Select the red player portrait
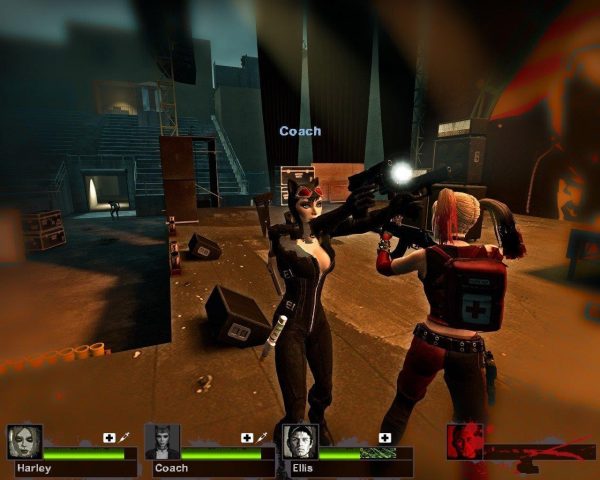600x480 pixels. (x=465, y=441)
